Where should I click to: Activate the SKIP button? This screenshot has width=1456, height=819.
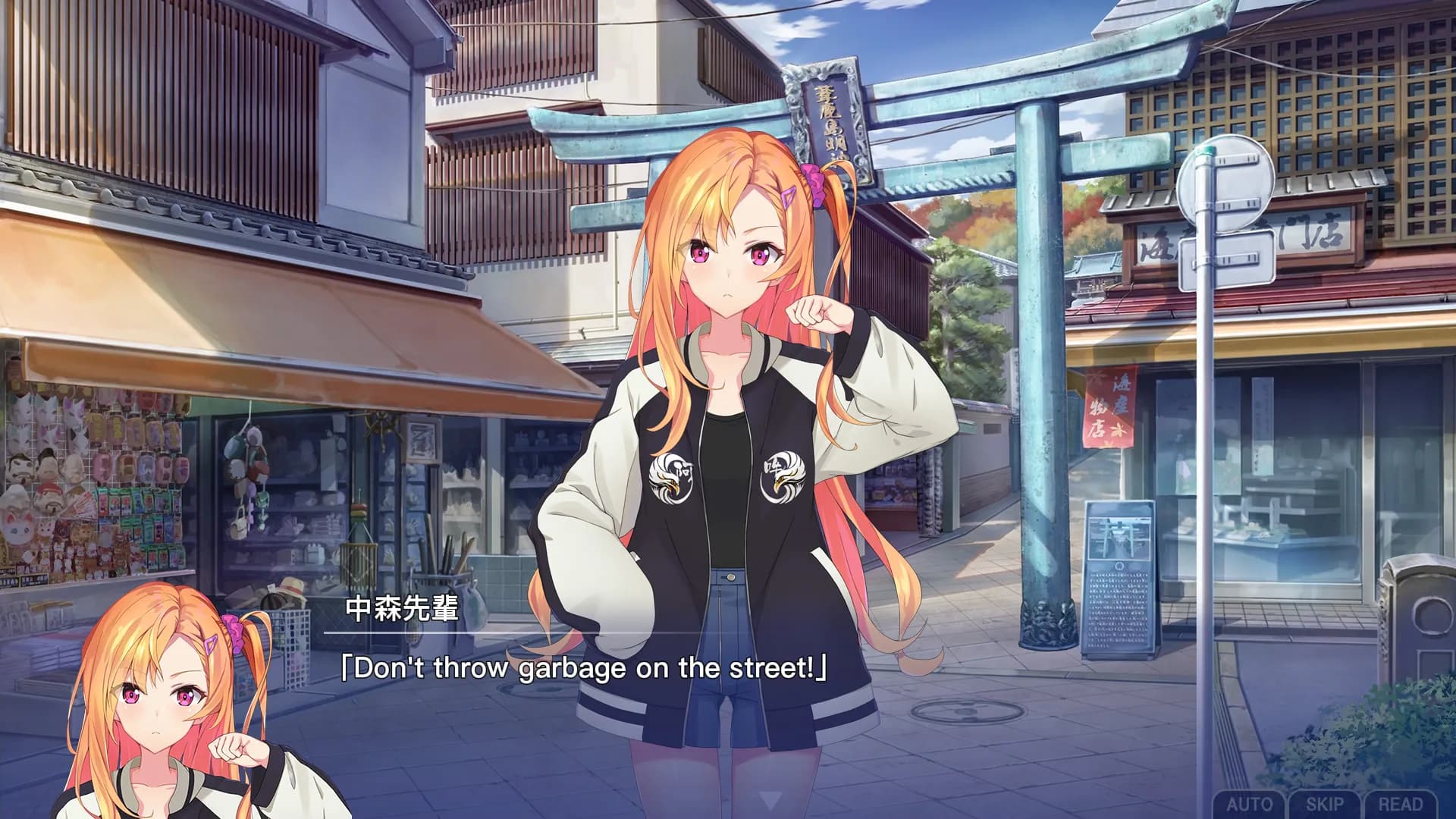[x=1325, y=804]
